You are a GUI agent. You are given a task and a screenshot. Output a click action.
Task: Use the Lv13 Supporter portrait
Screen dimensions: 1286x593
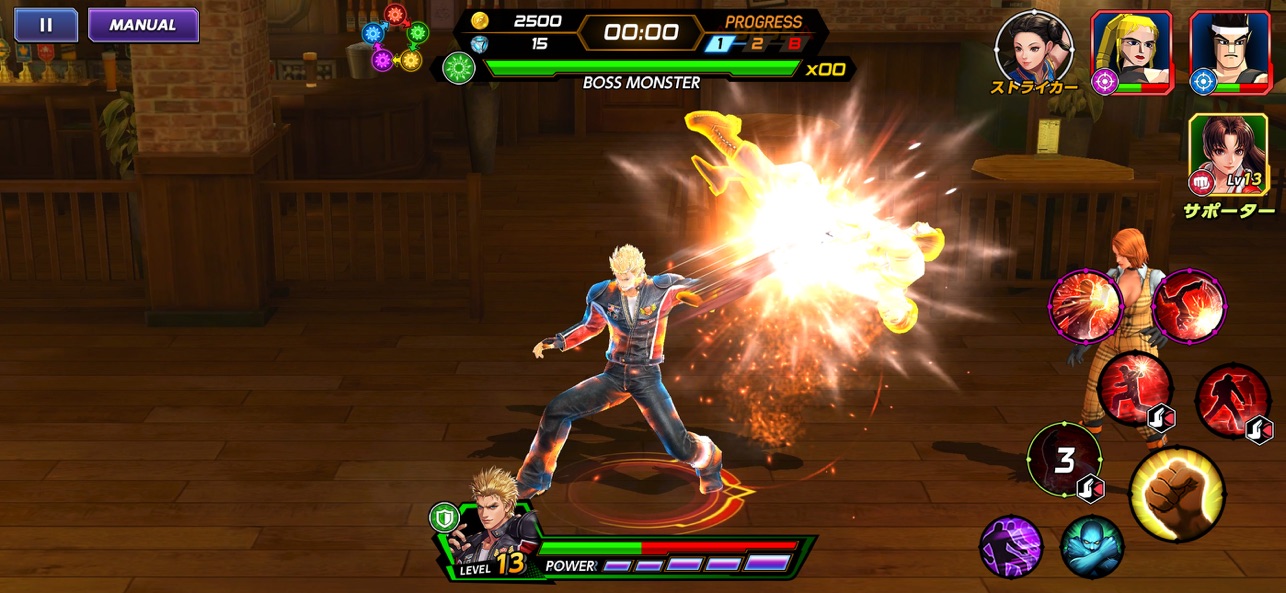click(1227, 154)
